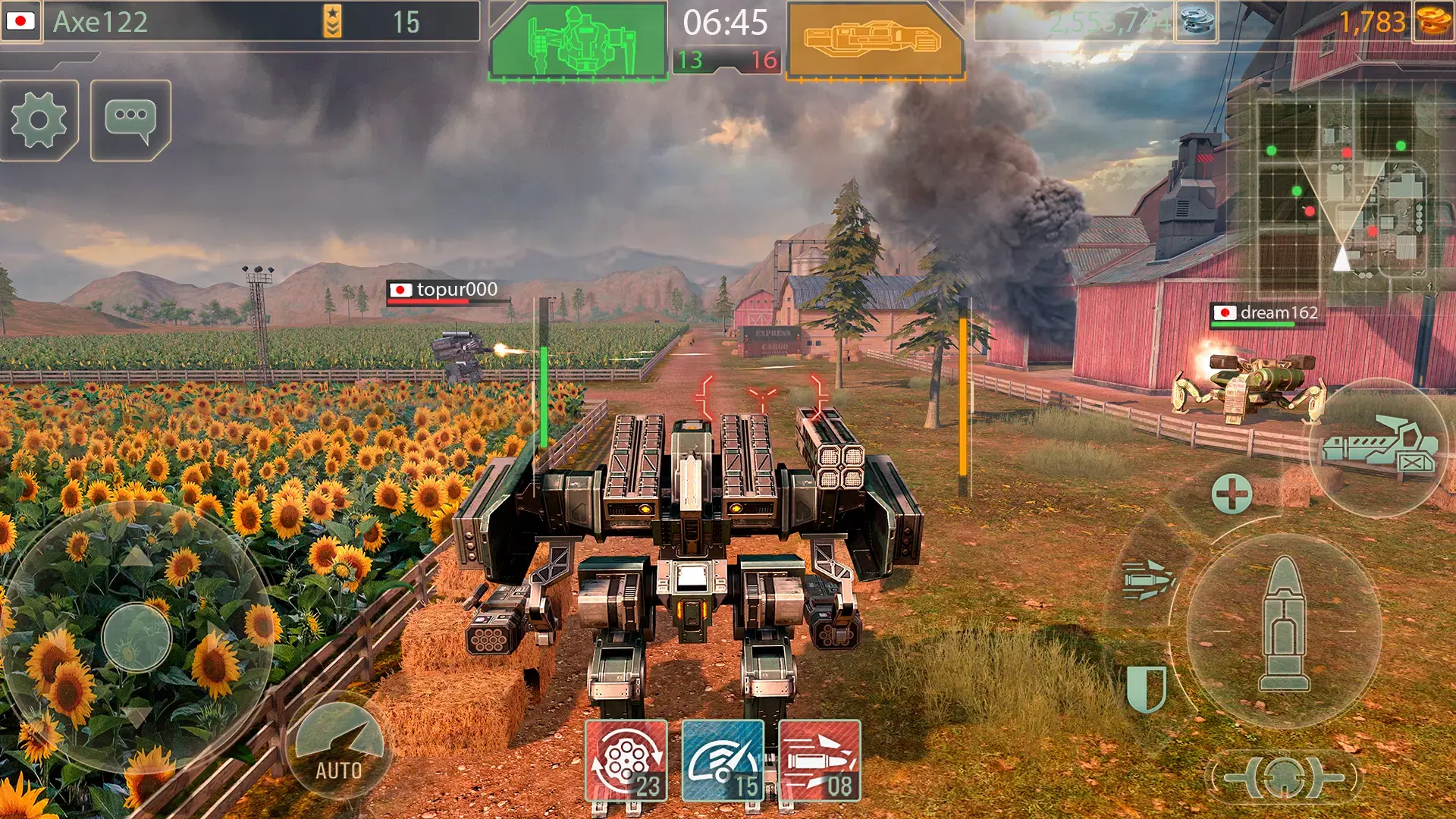
Task: Activate the blue speed boost ability
Action: (722, 761)
